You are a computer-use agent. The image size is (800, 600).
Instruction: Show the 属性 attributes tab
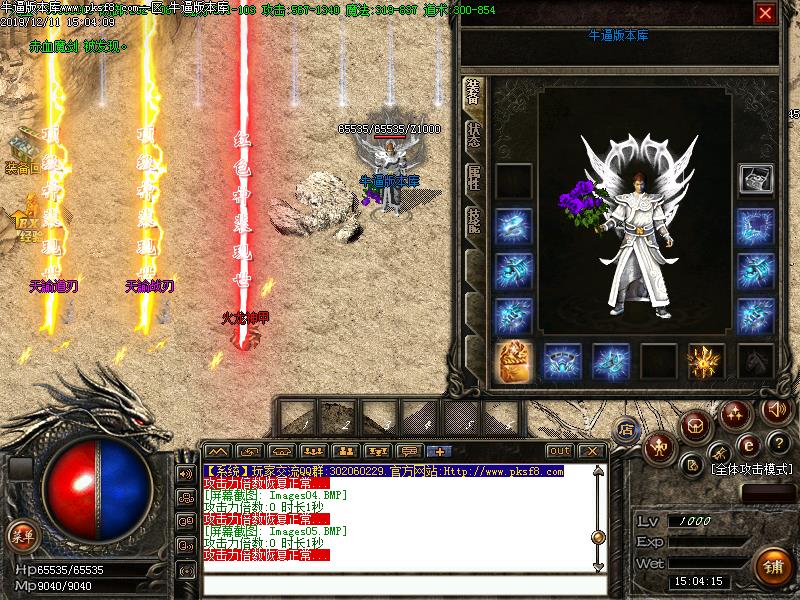(473, 180)
